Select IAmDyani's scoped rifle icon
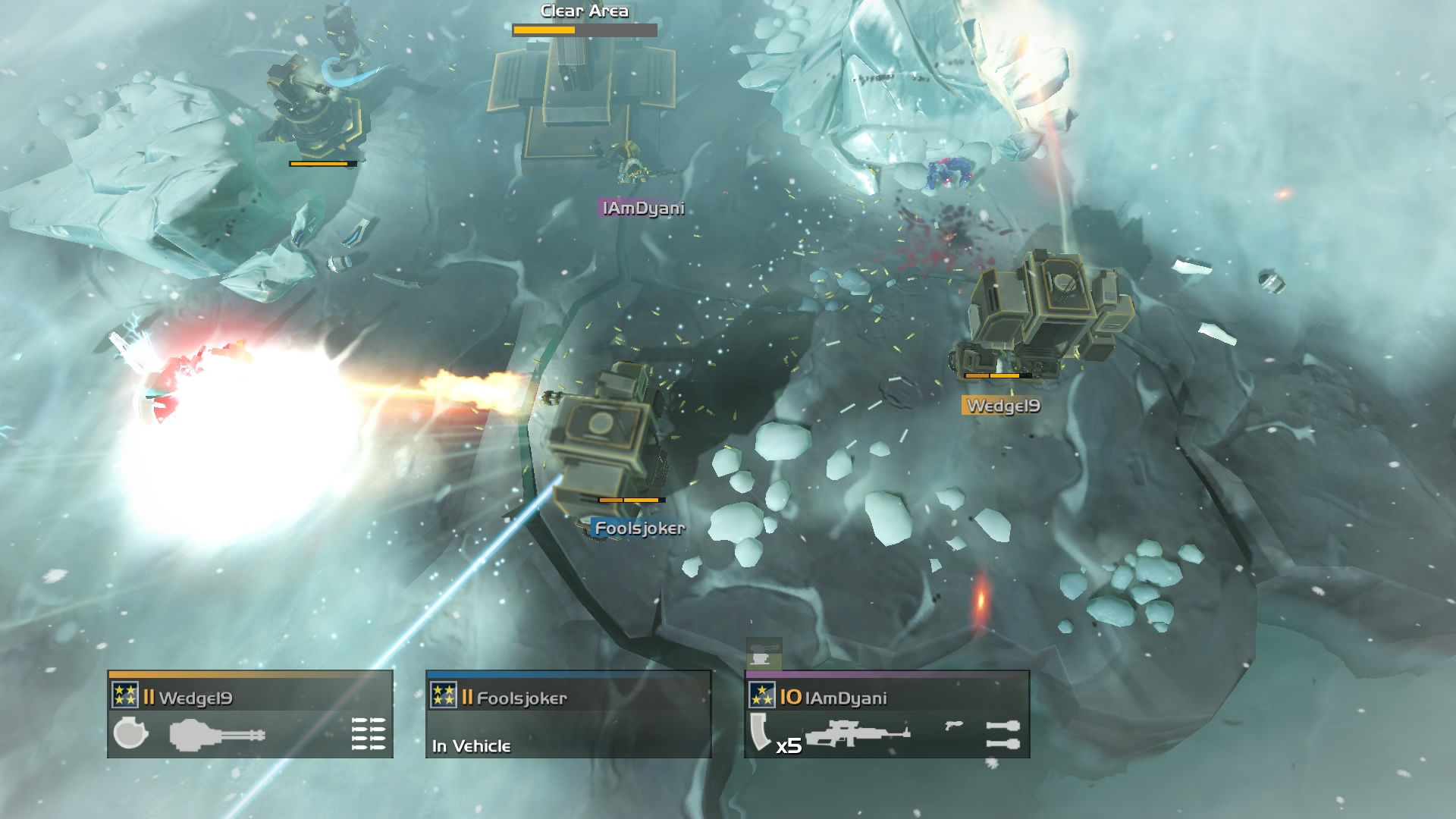This screenshot has width=1456, height=819. pyautogui.click(x=857, y=734)
